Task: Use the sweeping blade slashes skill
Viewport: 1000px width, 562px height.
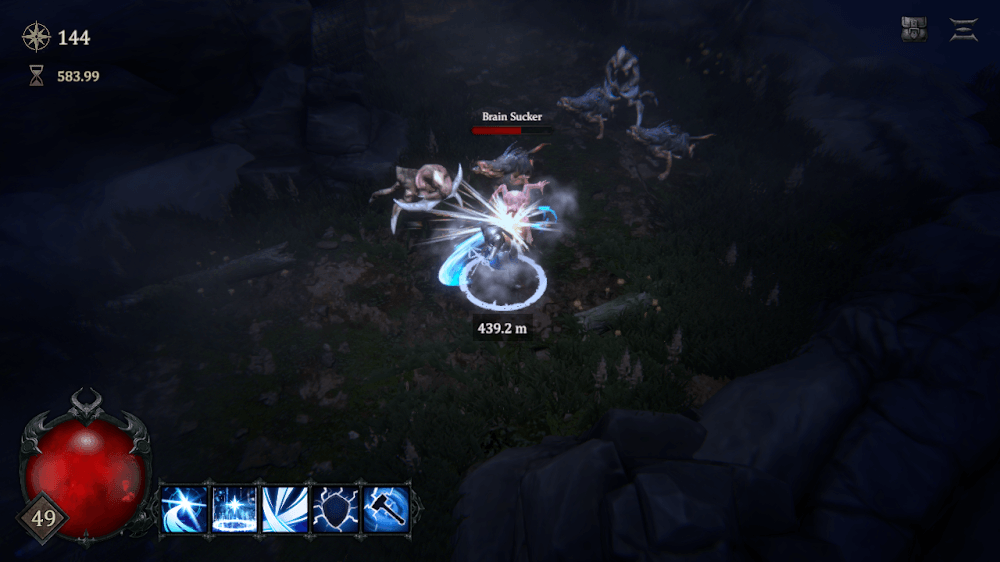Action: [x=285, y=509]
